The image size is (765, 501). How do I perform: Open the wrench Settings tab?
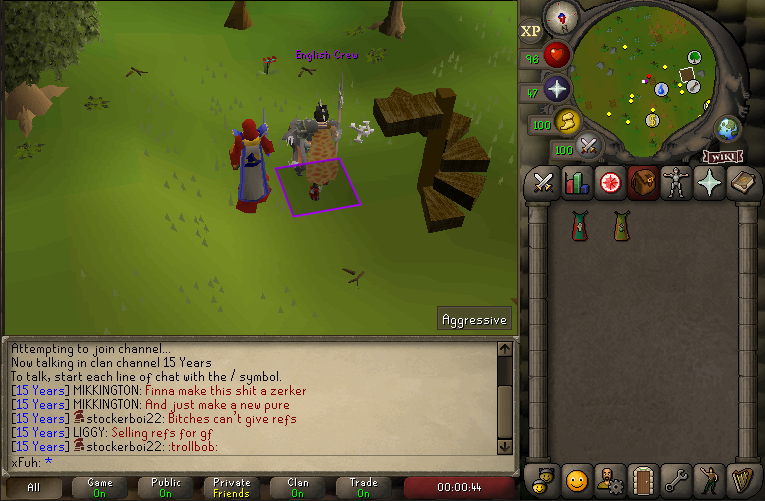[677, 480]
